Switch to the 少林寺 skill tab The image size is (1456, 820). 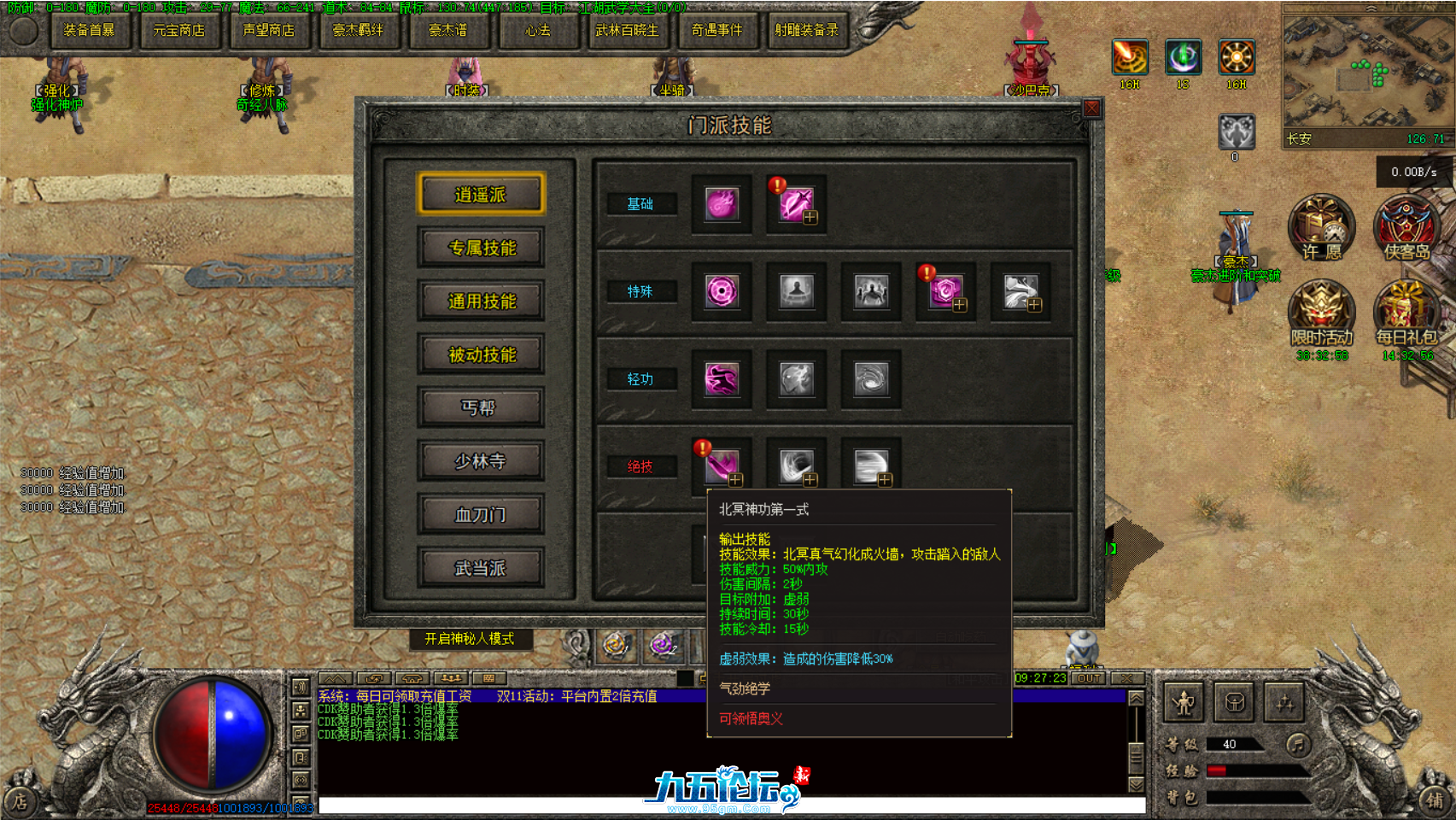pos(481,461)
